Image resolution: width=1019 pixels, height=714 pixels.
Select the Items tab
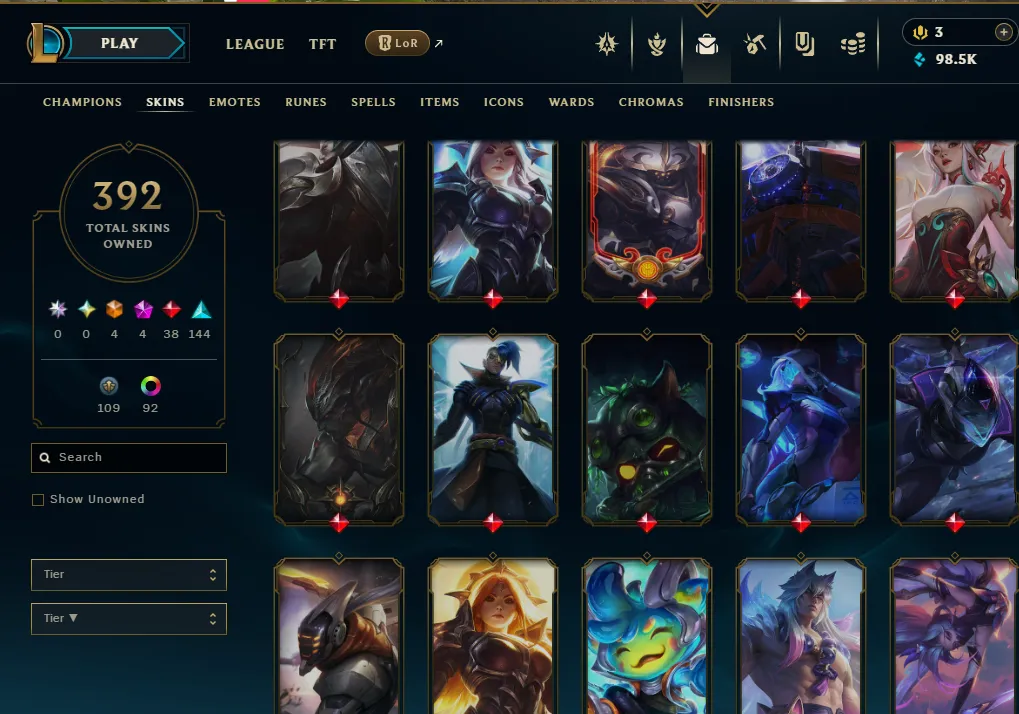tap(440, 102)
